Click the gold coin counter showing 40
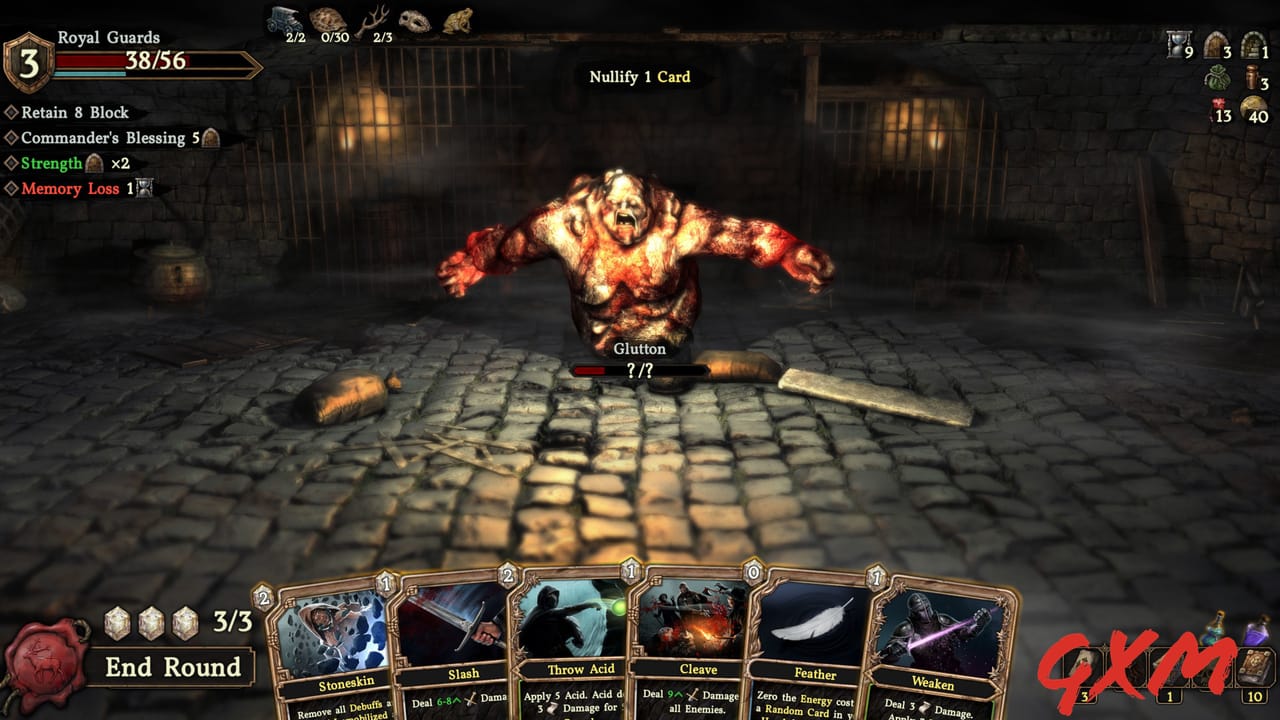The width and height of the screenshot is (1280, 720). click(x=1254, y=110)
